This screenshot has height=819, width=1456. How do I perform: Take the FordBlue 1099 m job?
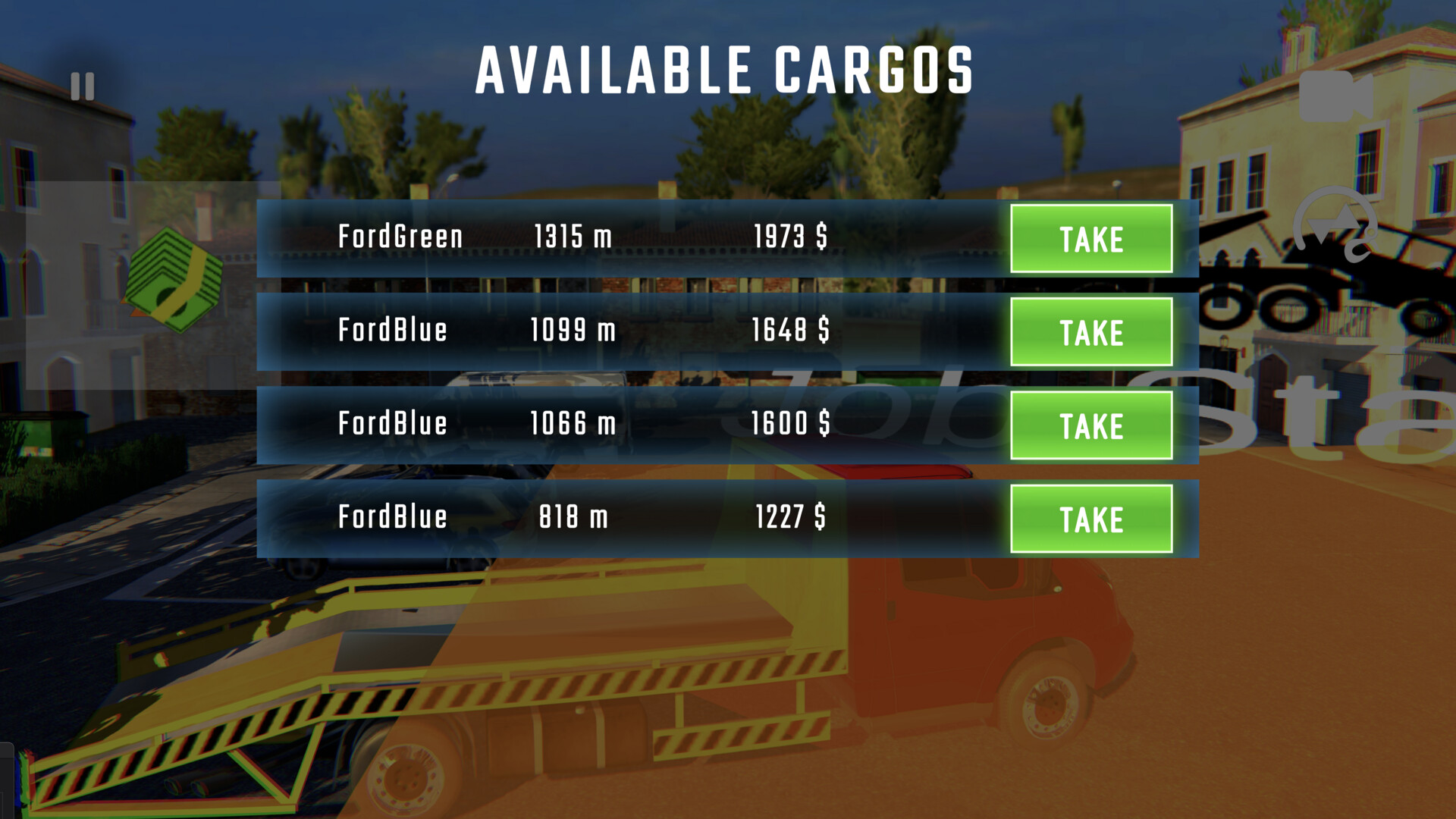click(1092, 331)
